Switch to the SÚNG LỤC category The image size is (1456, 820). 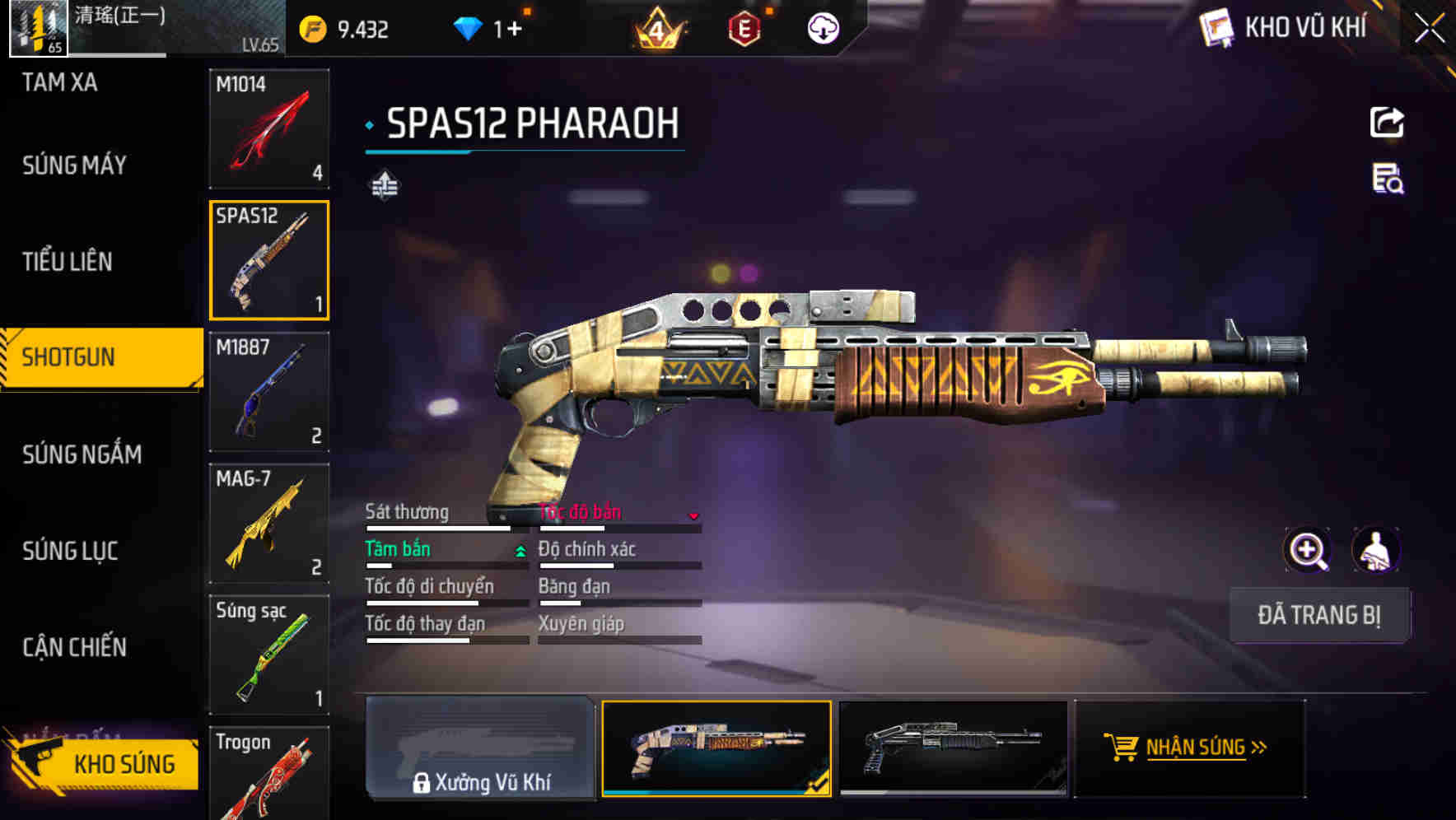tap(71, 551)
